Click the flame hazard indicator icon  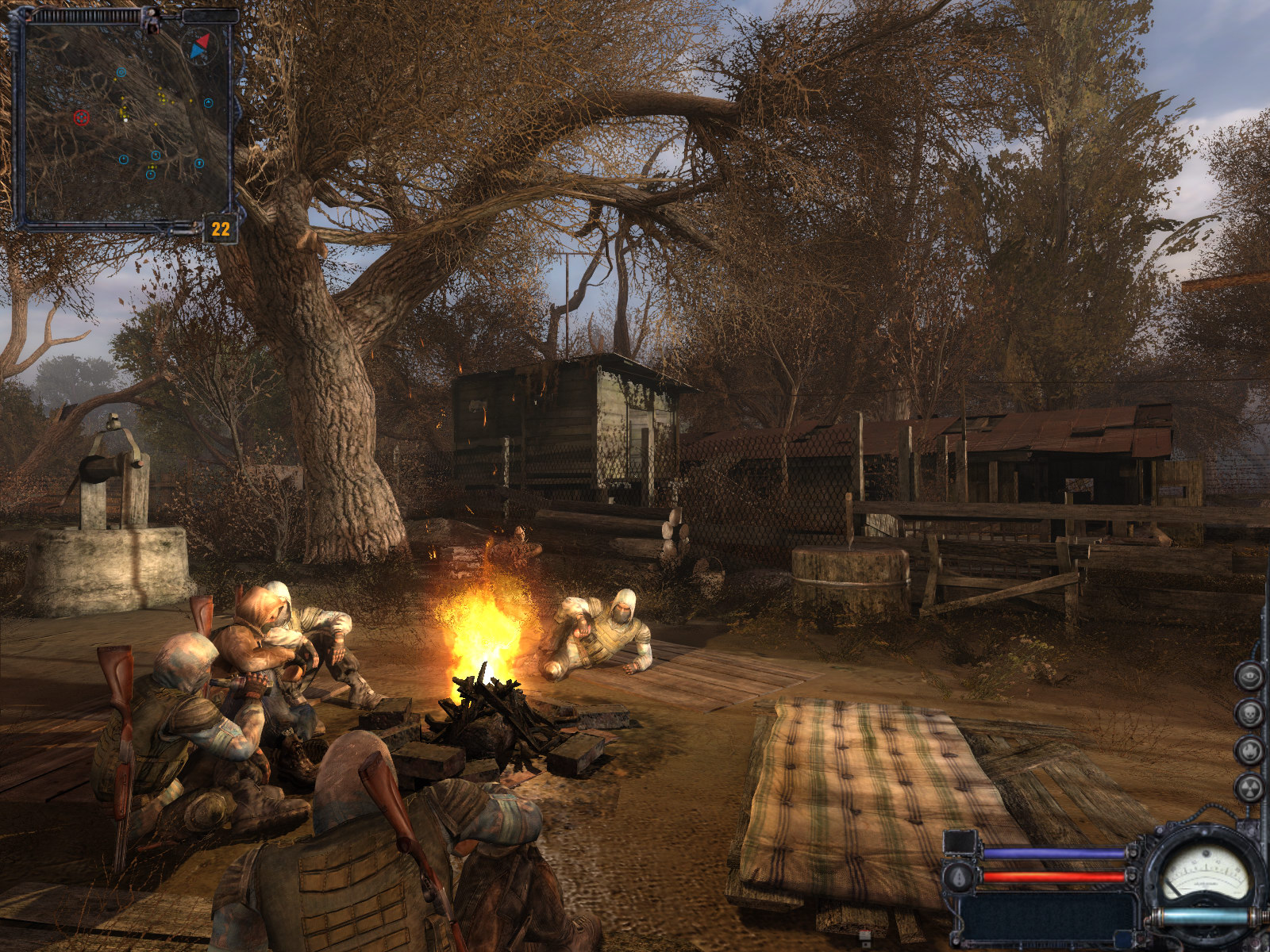pyautogui.click(x=1249, y=750)
